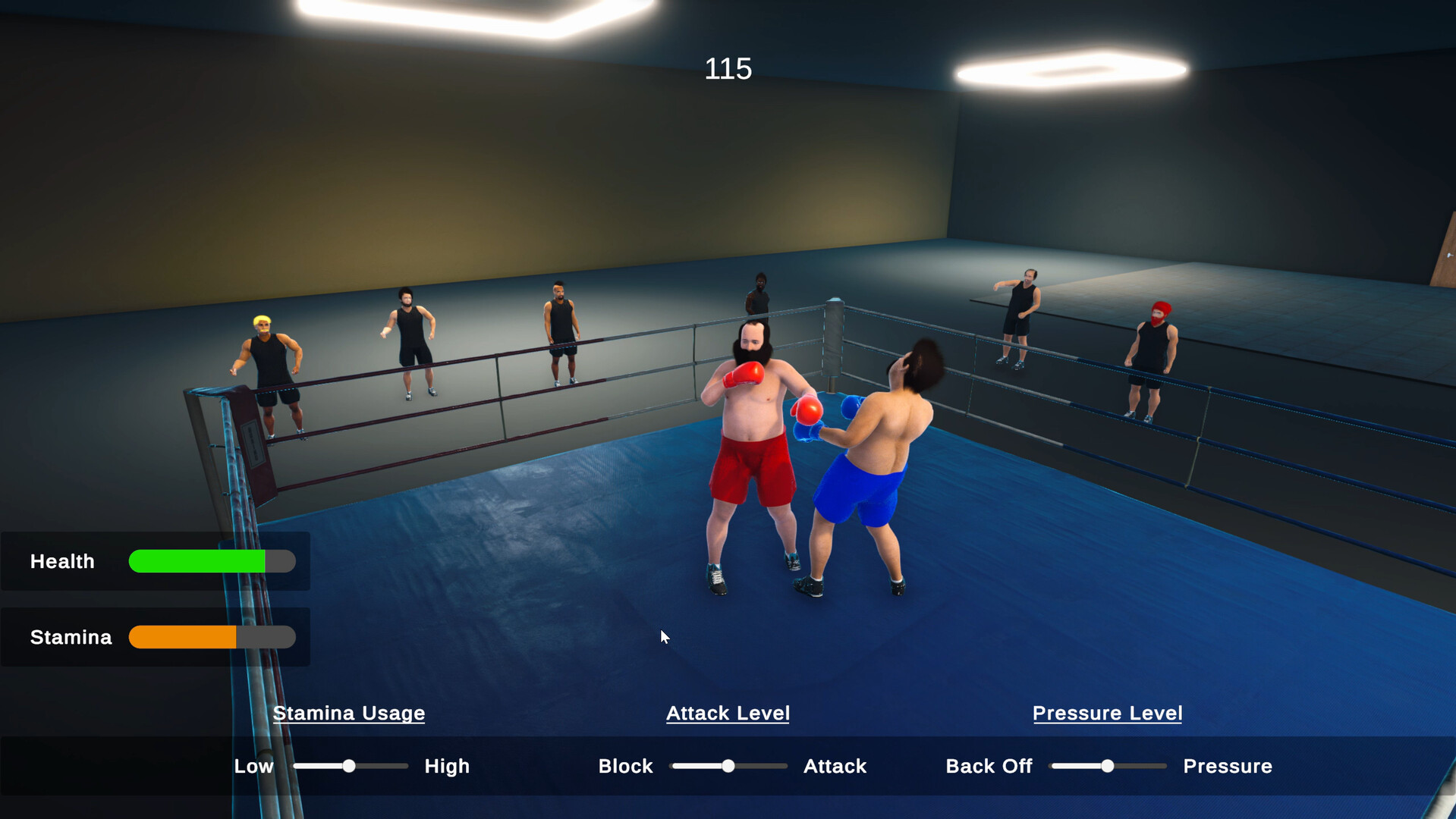Open the Stamina Usage header link
This screenshot has width=1456, height=819.
(x=349, y=714)
